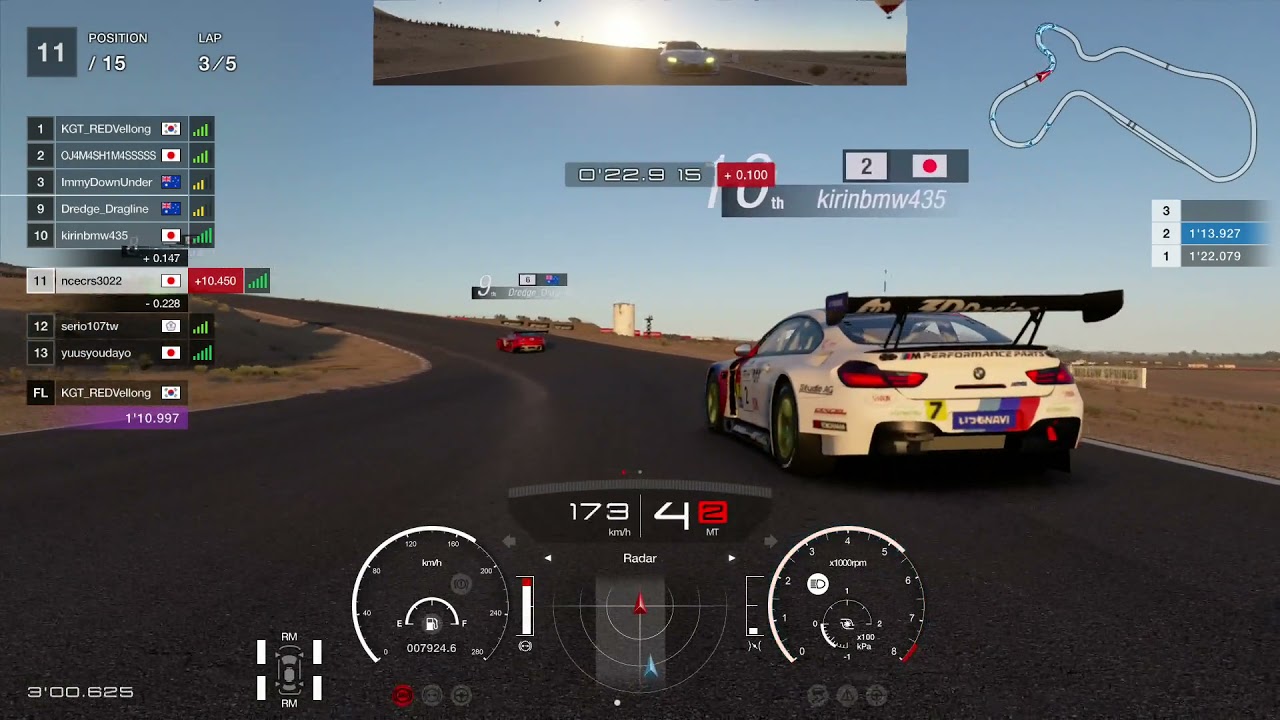
Task: Click the red brake warning icon
Action: coord(402,695)
